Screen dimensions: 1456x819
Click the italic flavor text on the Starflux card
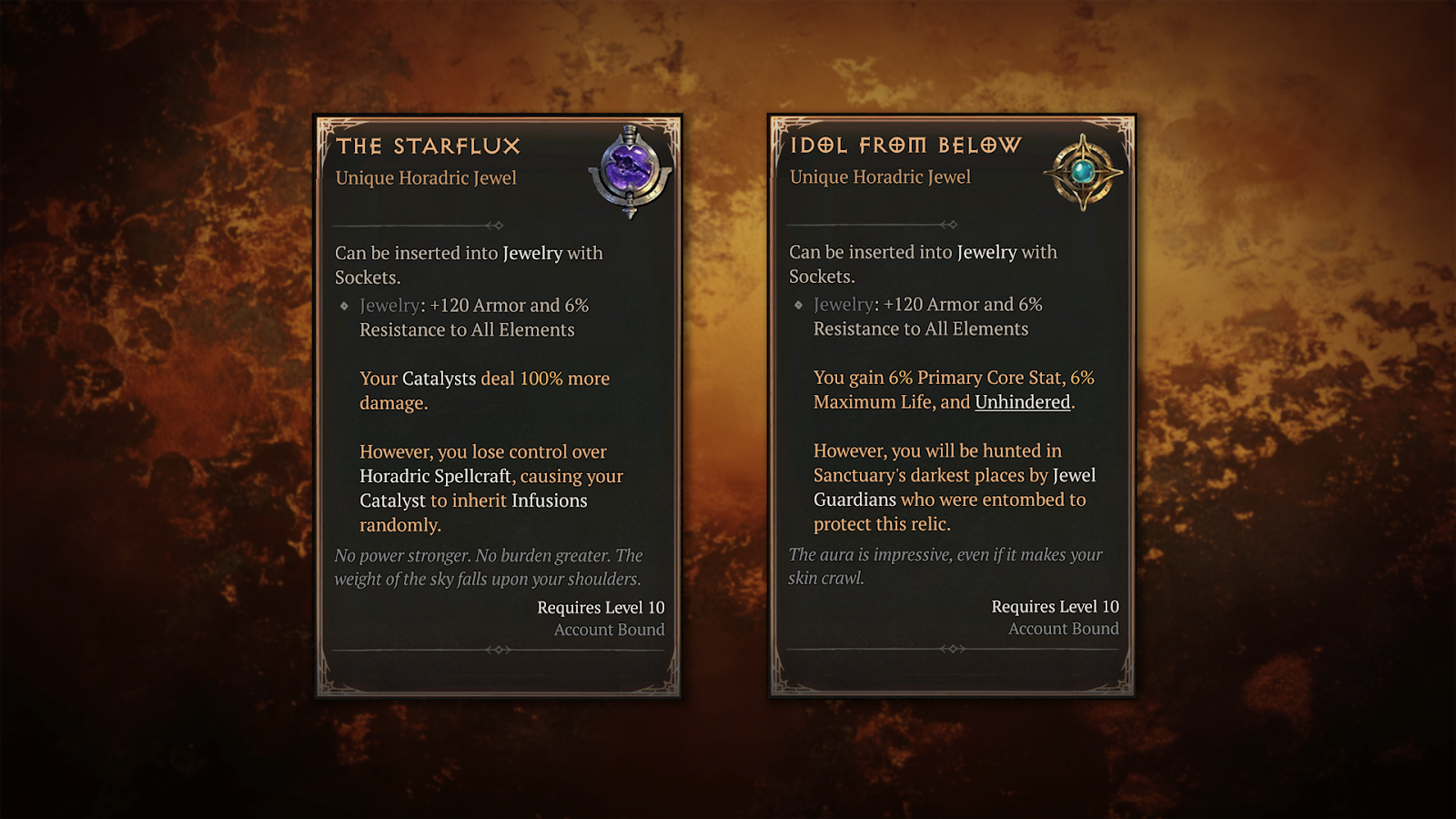[489, 567]
